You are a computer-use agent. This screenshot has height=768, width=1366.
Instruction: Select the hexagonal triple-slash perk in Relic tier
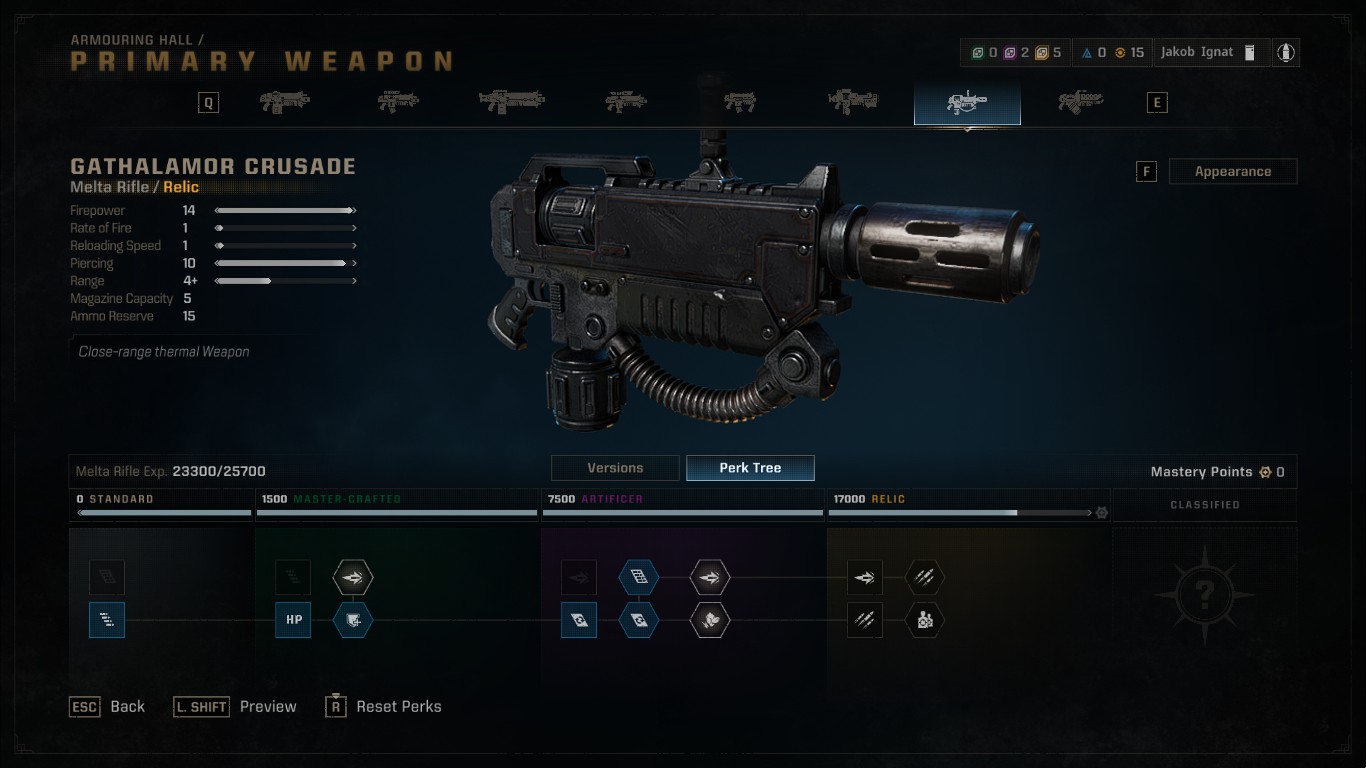point(925,577)
